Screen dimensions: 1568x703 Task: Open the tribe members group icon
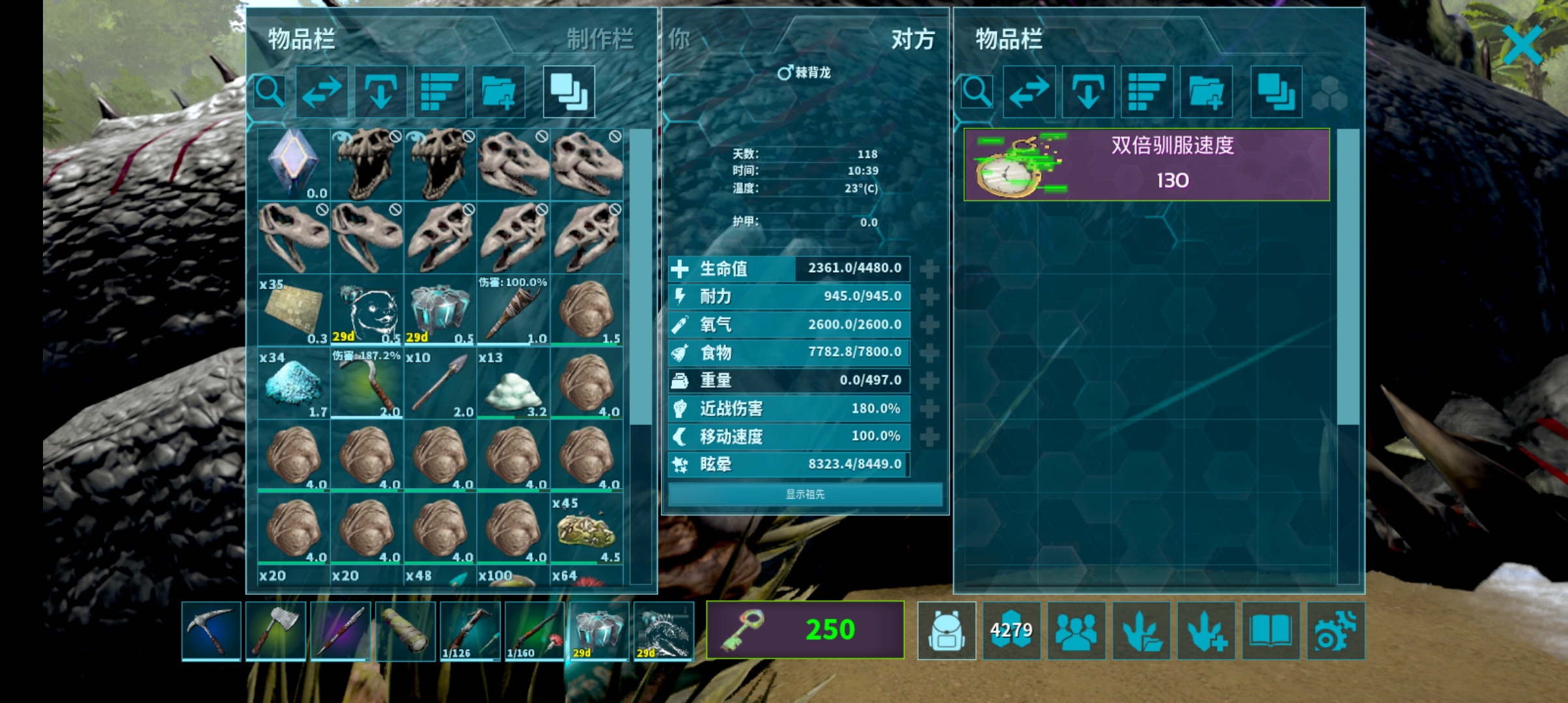click(x=1076, y=630)
